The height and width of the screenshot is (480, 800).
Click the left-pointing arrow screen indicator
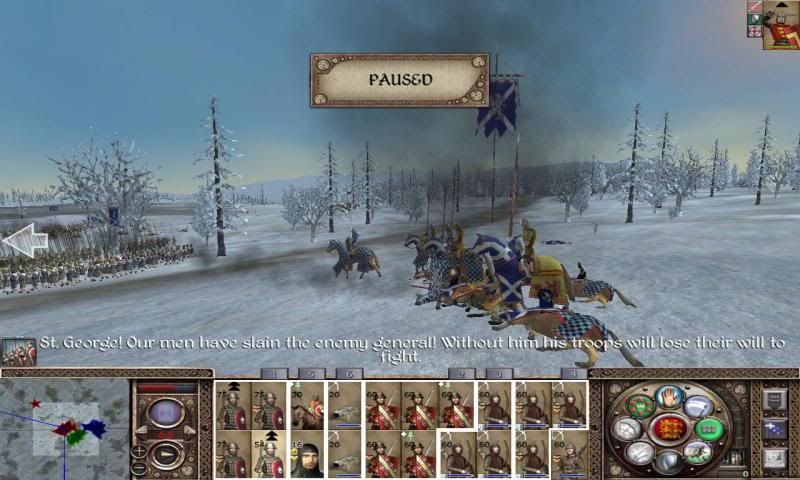tap(24, 240)
